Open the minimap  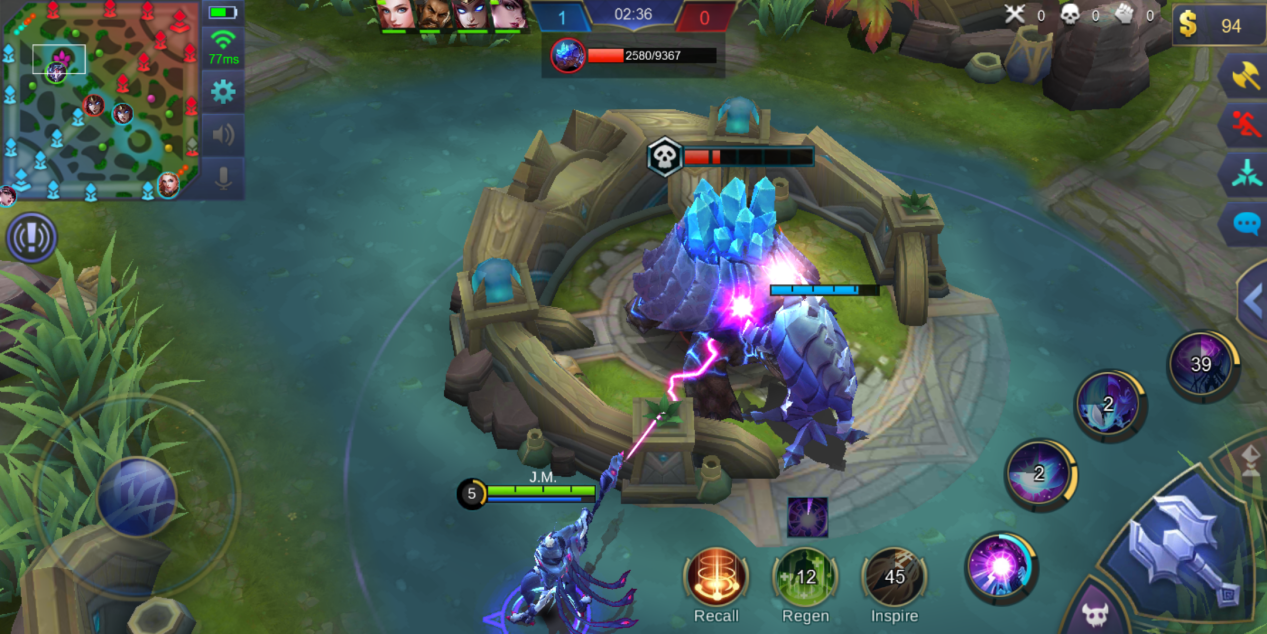coord(100,100)
